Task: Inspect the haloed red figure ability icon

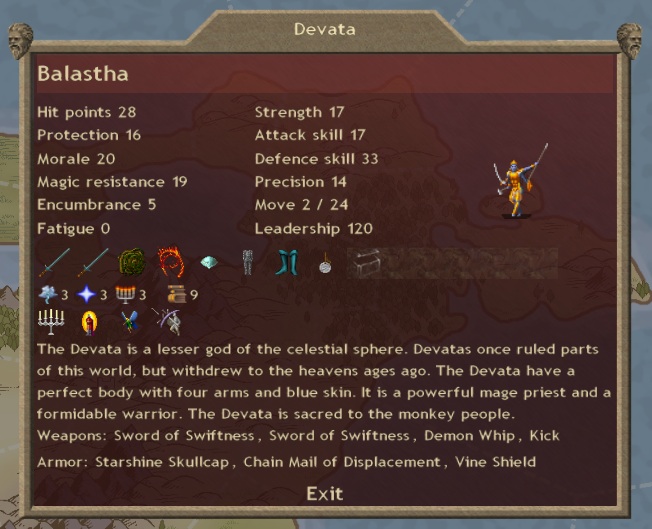Action: coord(88,321)
